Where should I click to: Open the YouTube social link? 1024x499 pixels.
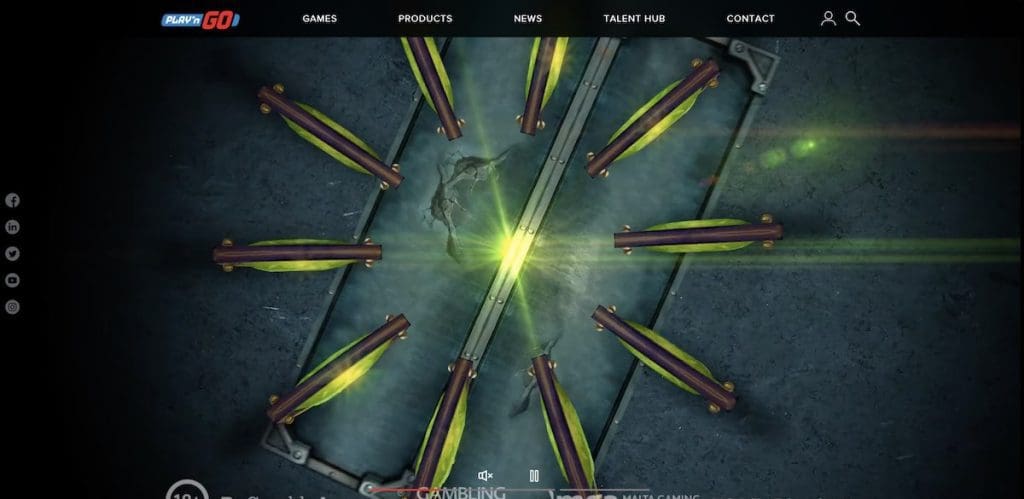tap(13, 280)
